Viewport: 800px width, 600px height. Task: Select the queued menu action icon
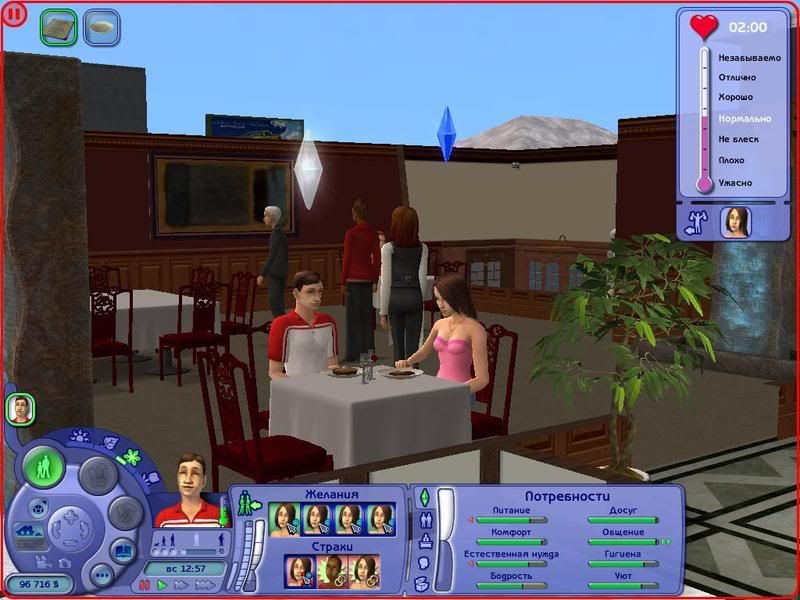point(59,28)
